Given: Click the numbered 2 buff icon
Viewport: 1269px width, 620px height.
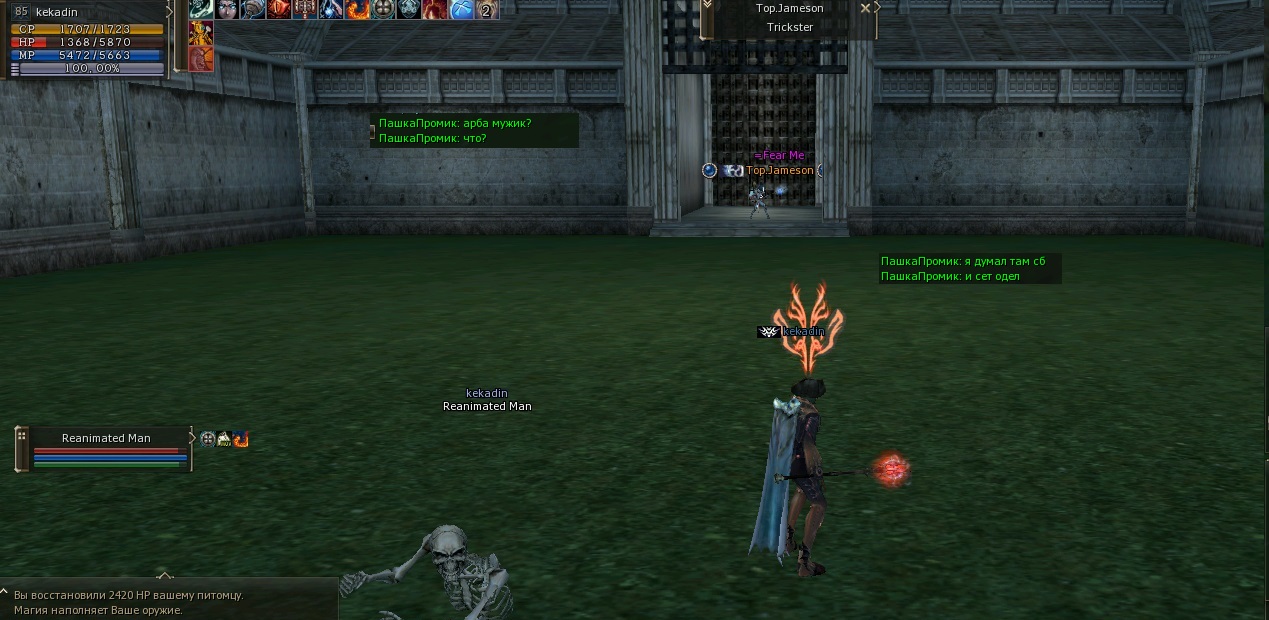Looking at the screenshot, I should (x=487, y=10).
